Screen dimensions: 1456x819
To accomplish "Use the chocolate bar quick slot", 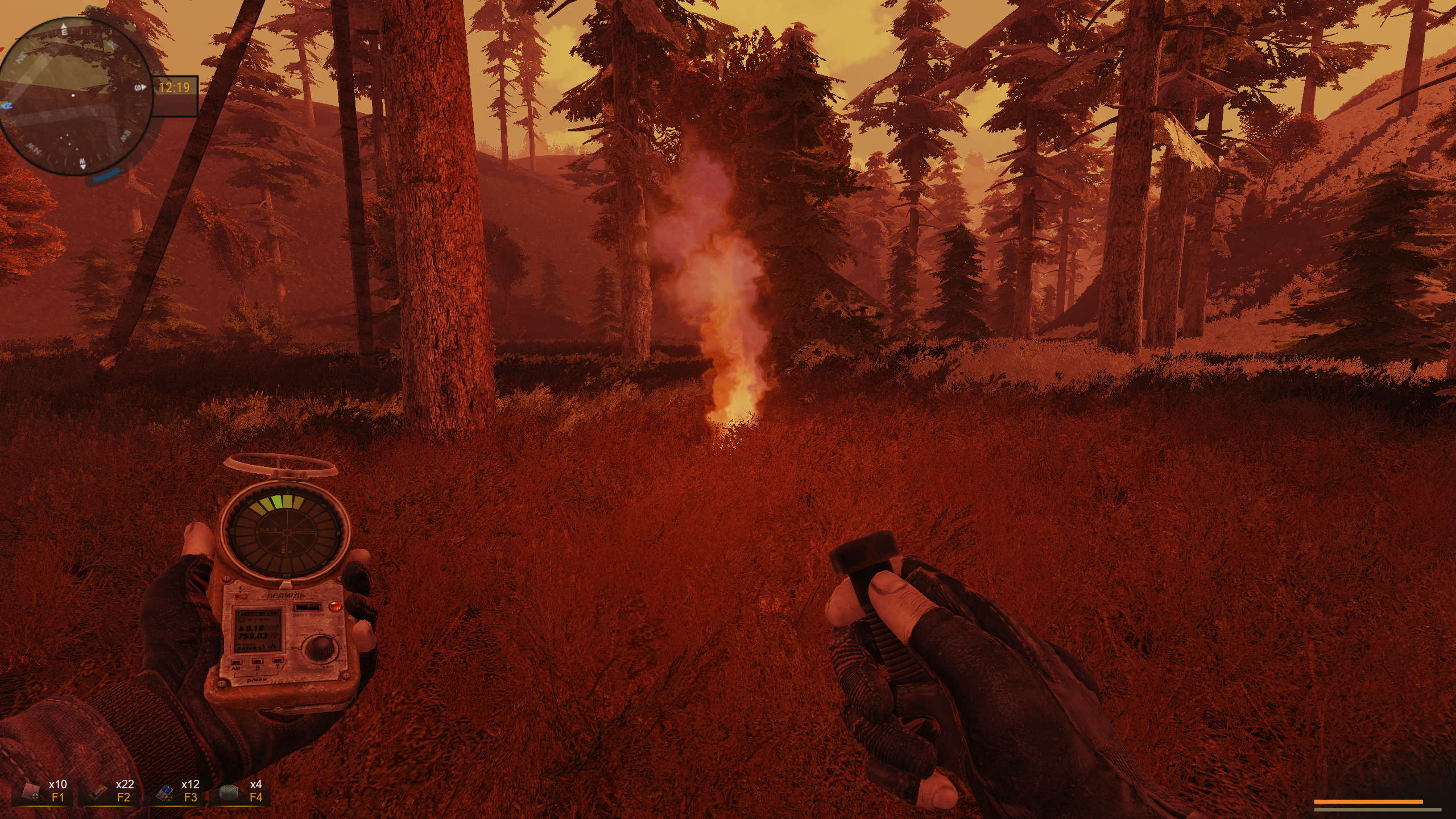I will [x=107, y=791].
